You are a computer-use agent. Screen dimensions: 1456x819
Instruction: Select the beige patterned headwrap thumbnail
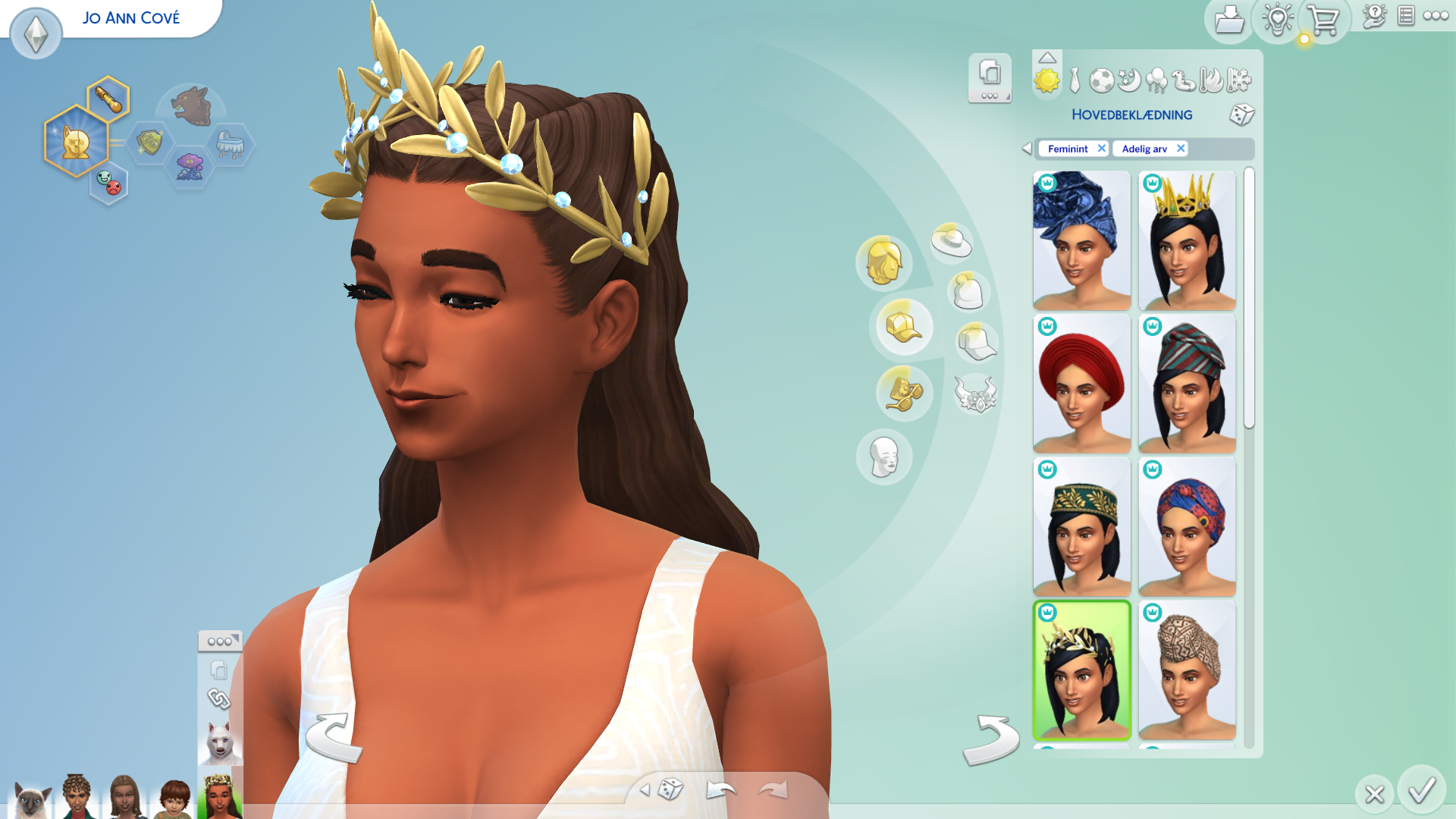(x=1187, y=670)
